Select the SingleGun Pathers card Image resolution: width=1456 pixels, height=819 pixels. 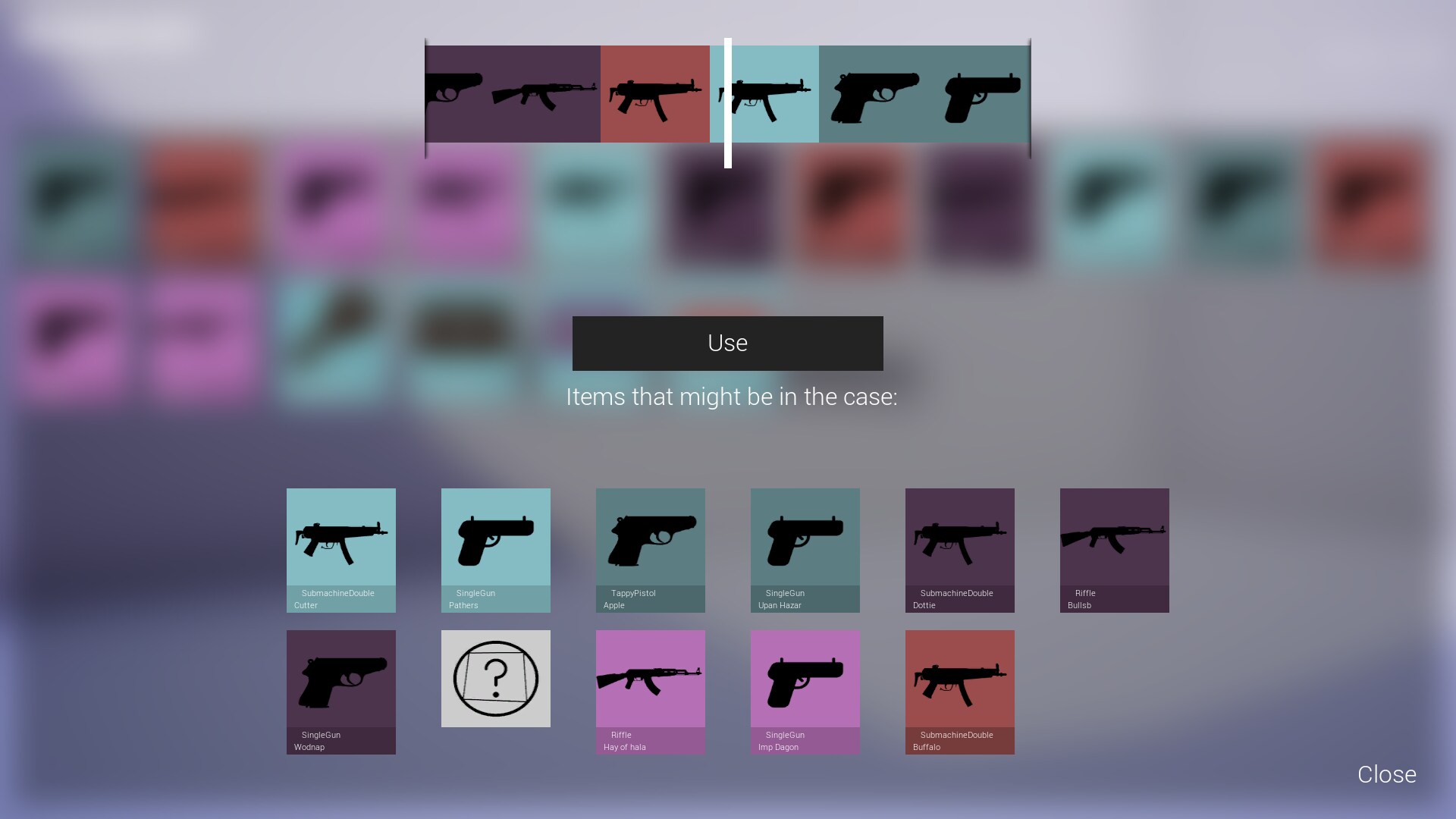(495, 550)
